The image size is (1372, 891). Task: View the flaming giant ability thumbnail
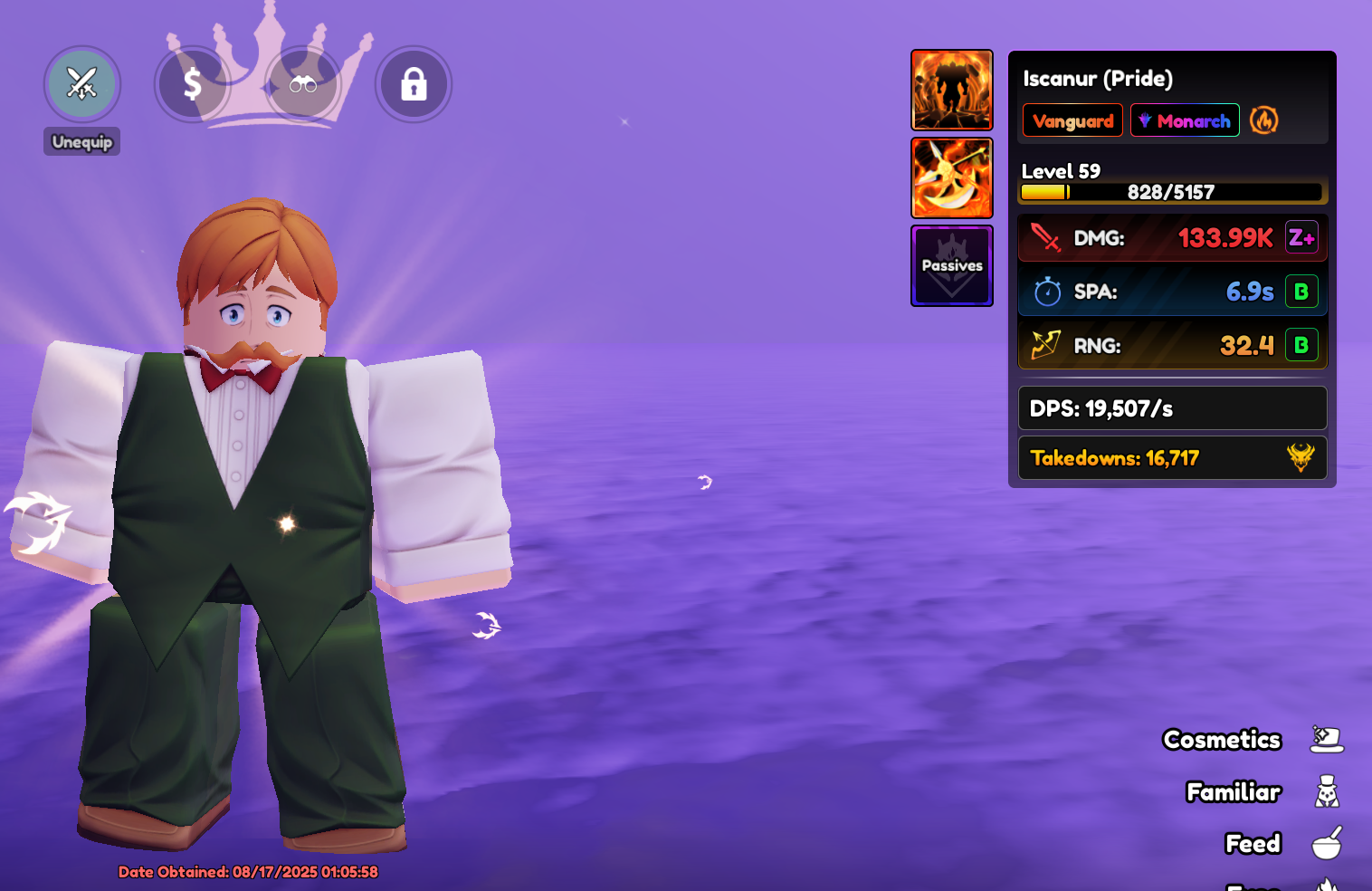coord(952,91)
